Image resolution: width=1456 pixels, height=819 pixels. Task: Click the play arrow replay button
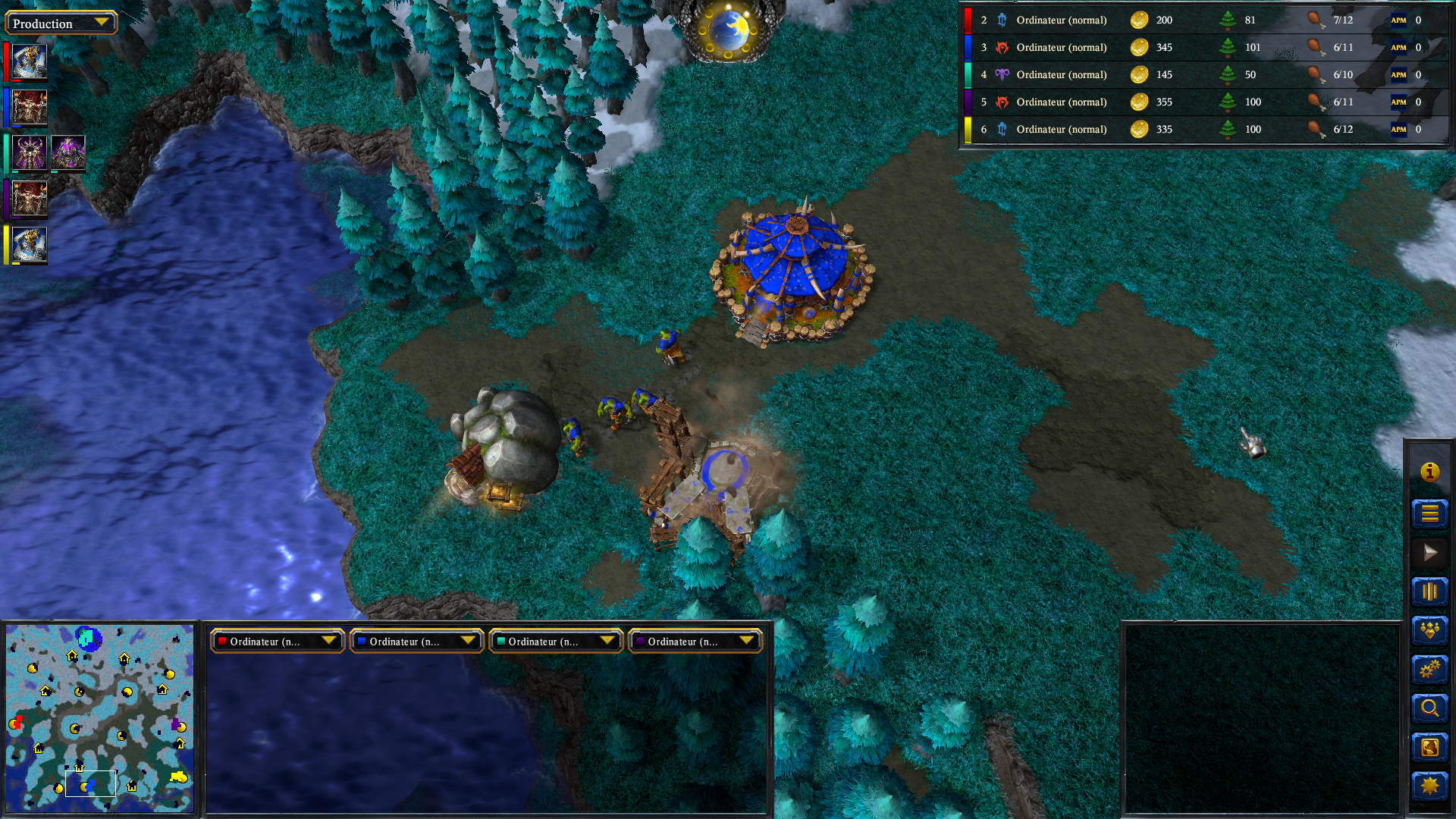tap(1429, 552)
